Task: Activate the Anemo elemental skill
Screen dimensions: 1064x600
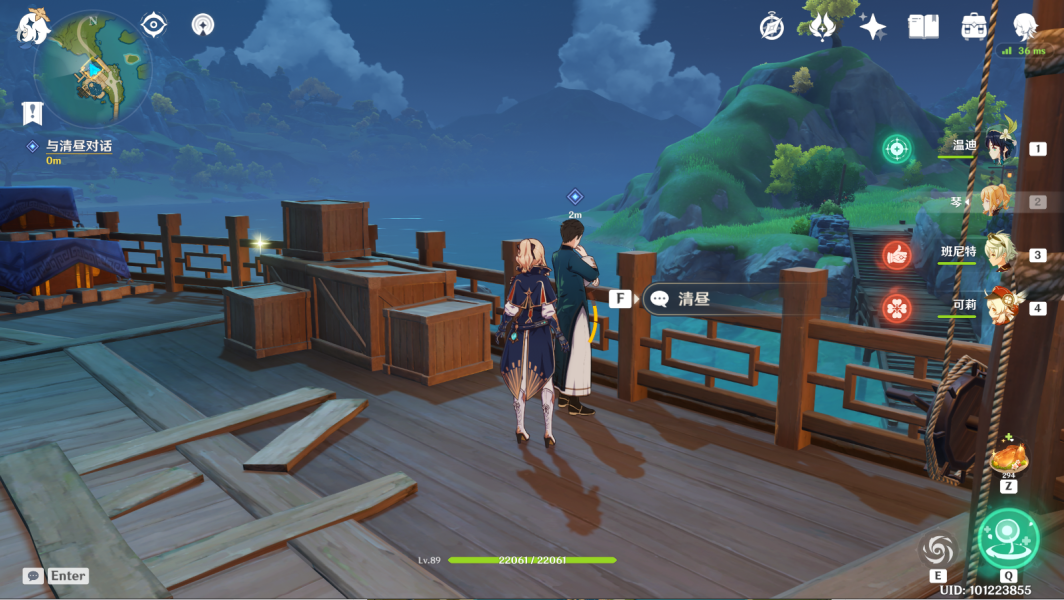Action: click(938, 550)
